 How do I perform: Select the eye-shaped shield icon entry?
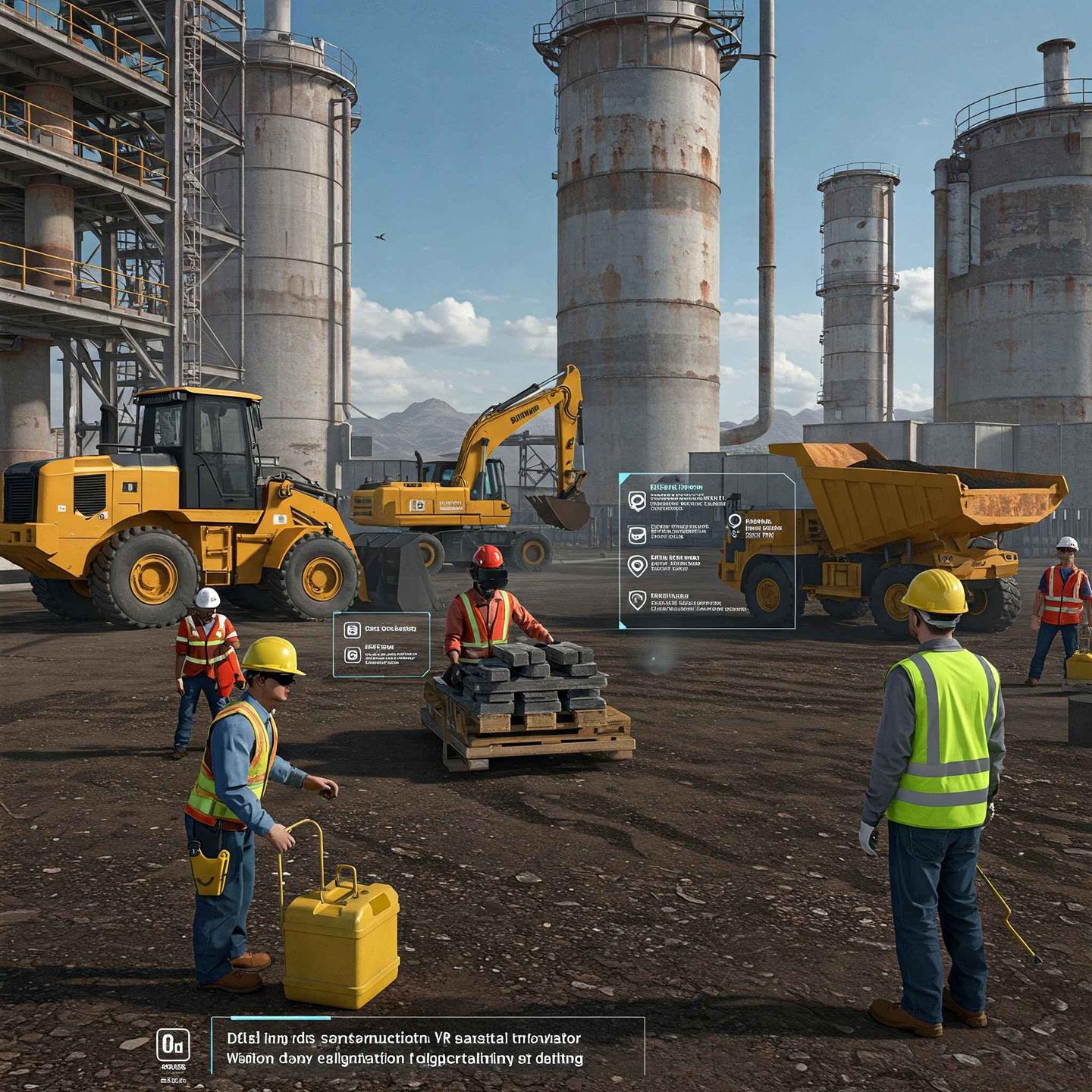tap(637, 566)
